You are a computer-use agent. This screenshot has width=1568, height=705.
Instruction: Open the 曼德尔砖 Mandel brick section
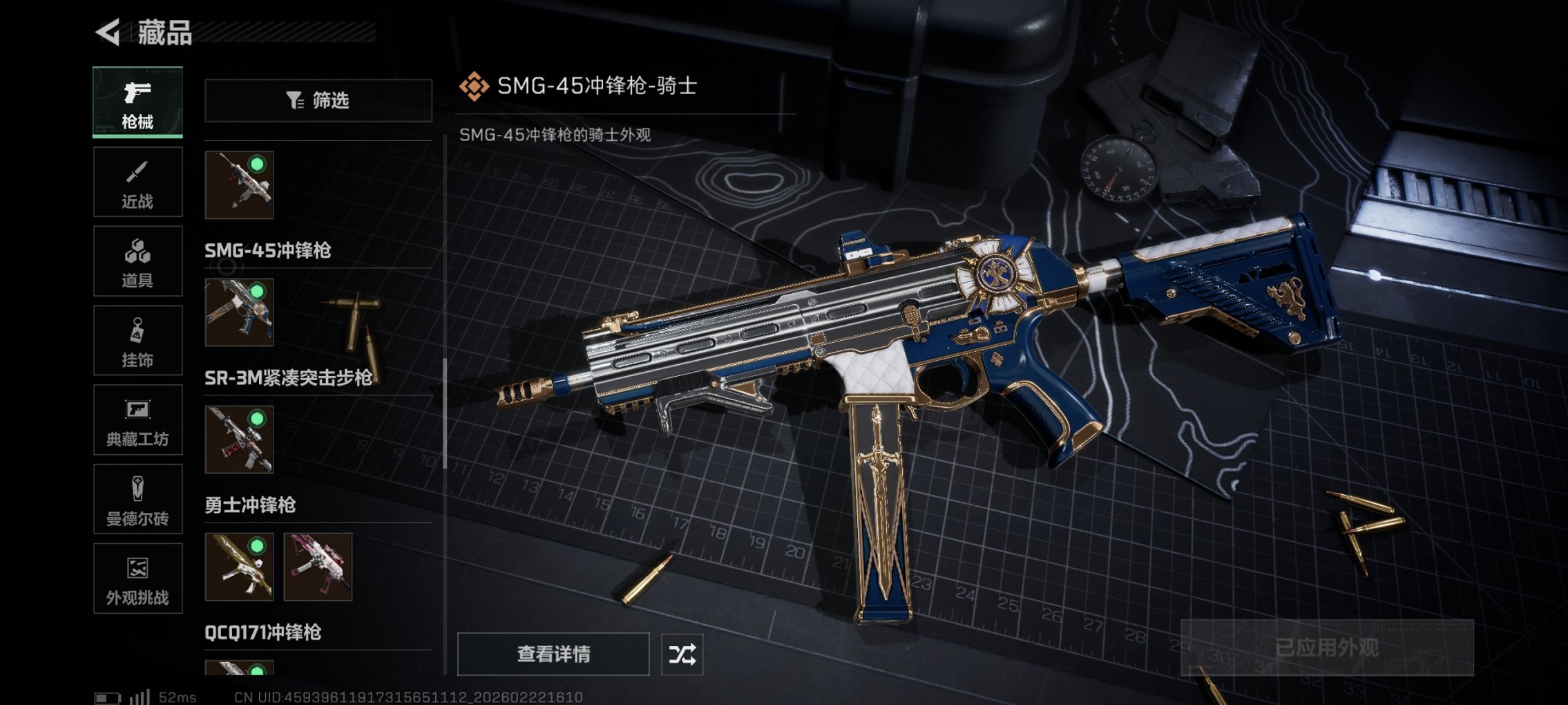(x=137, y=499)
